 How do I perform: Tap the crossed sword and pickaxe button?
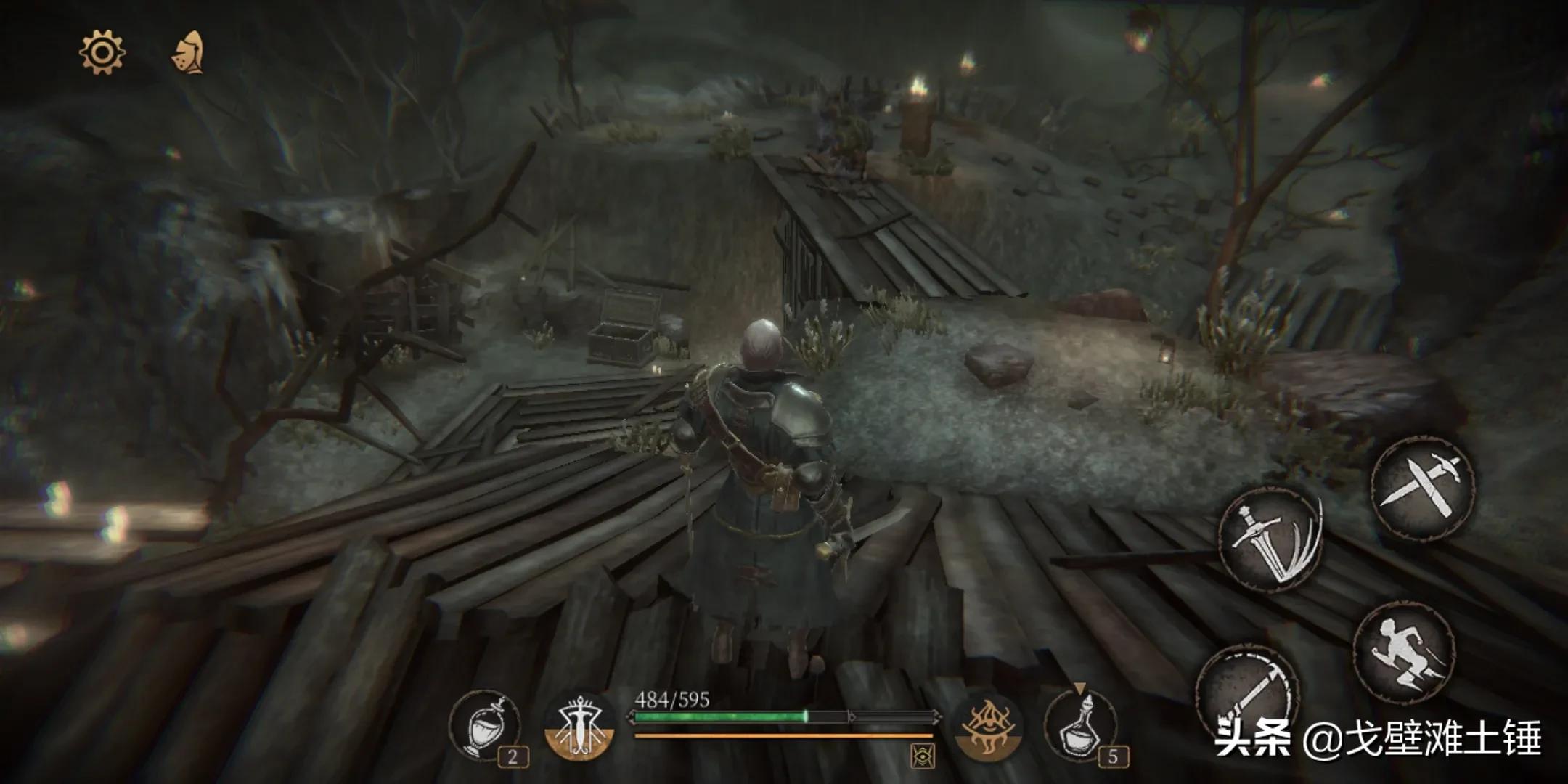coord(1423,486)
